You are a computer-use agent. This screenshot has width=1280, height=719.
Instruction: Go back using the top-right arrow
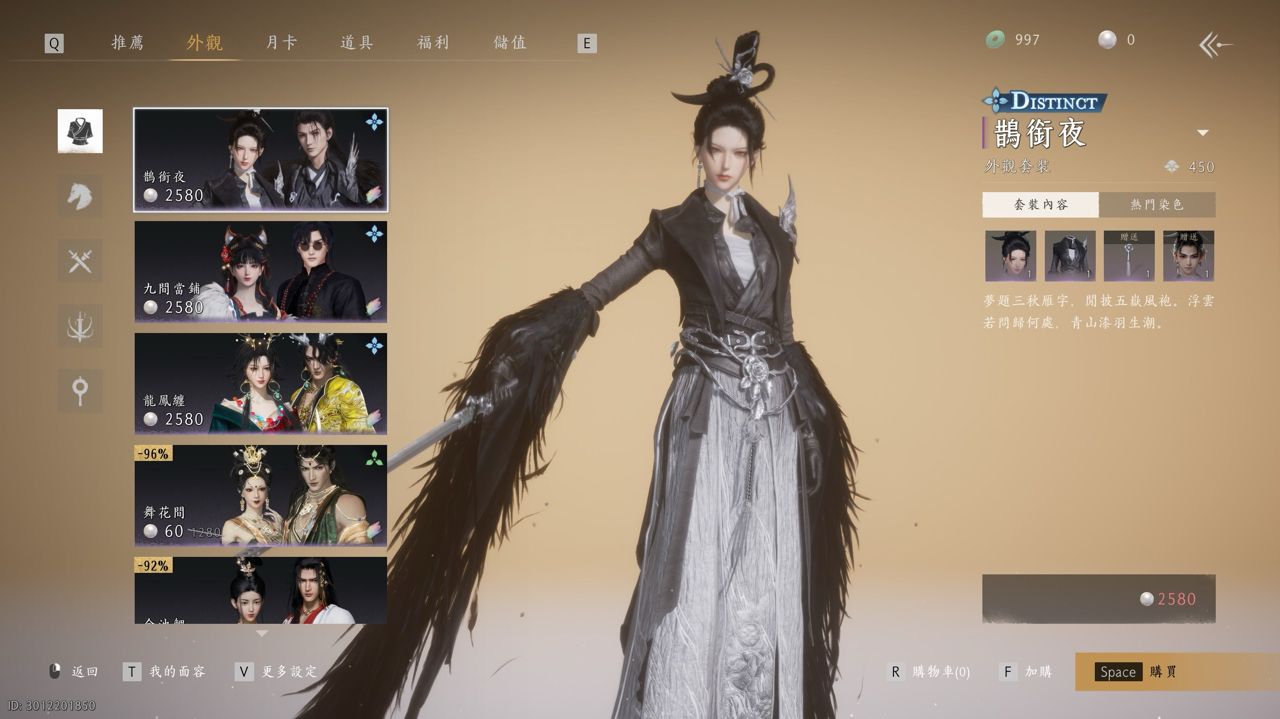click(1215, 44)
